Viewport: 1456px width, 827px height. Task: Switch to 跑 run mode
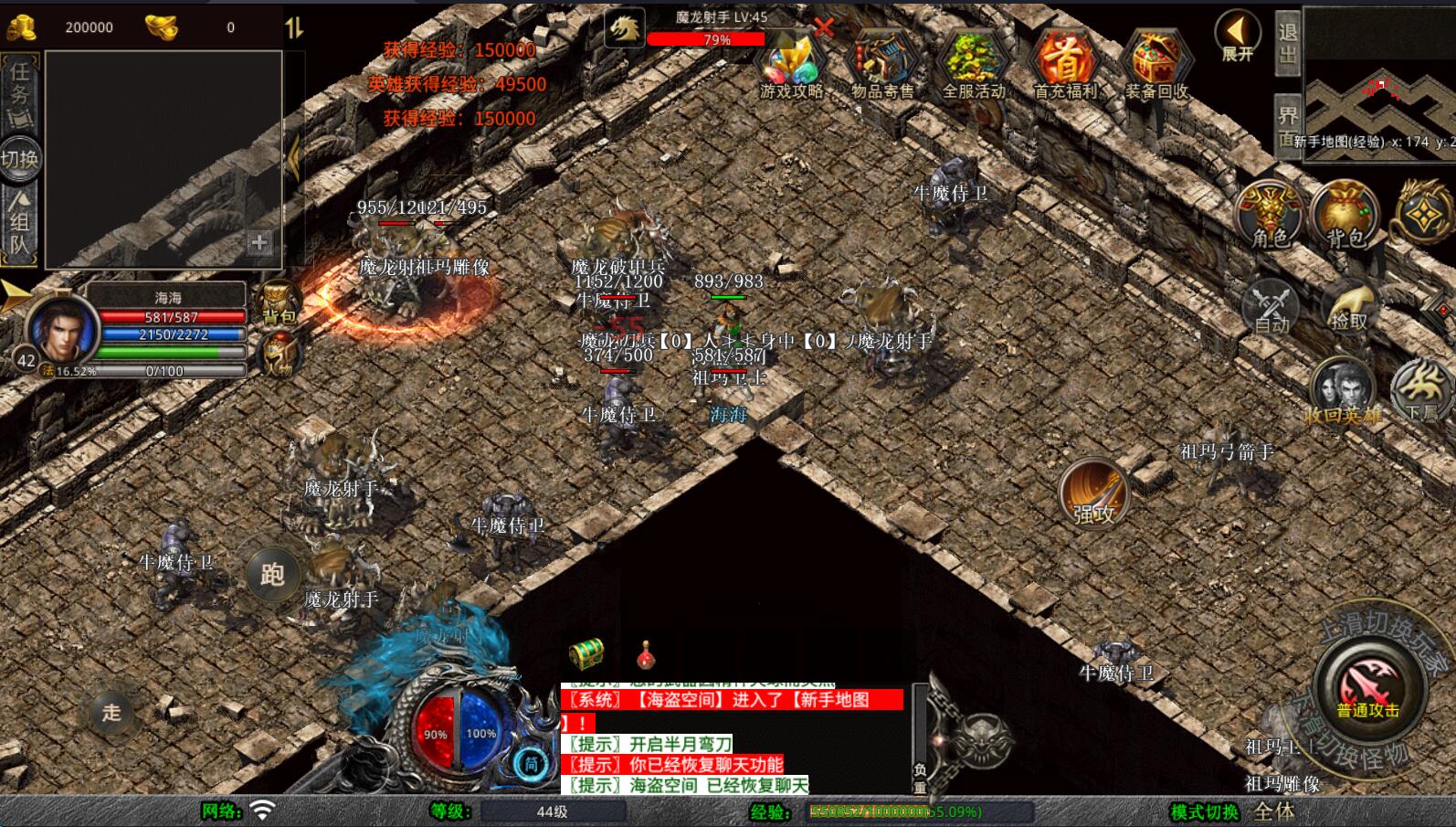pyautogui.click(x=272, y=574)
